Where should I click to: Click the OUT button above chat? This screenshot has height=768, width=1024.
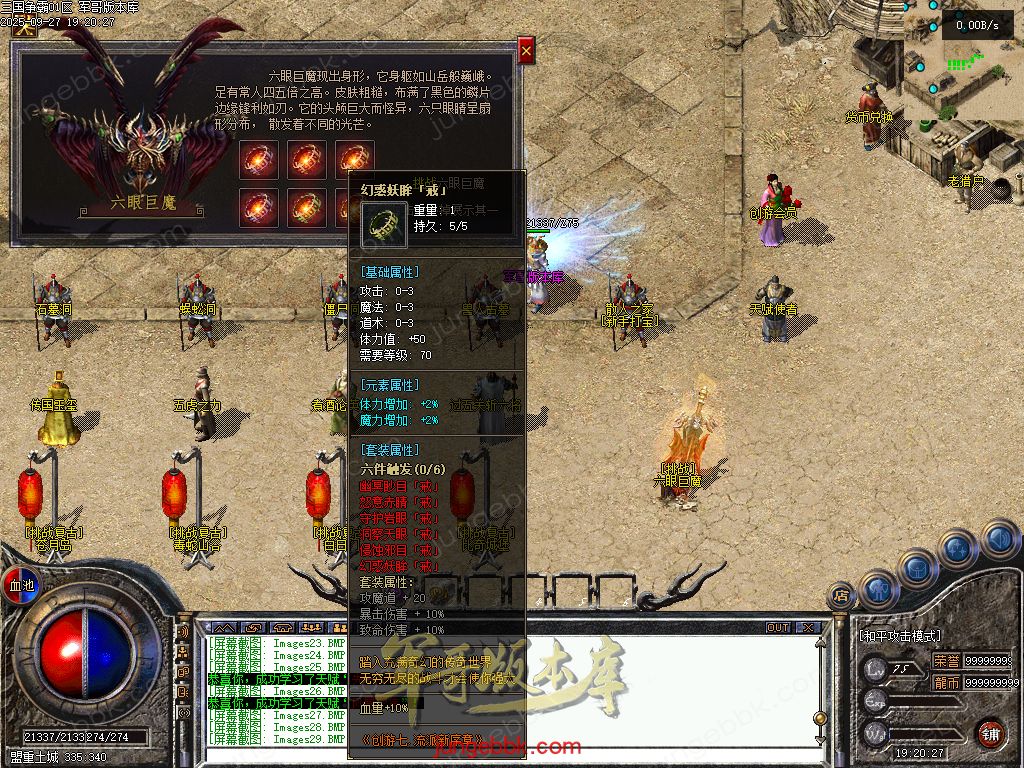click(x=777, y=628)
